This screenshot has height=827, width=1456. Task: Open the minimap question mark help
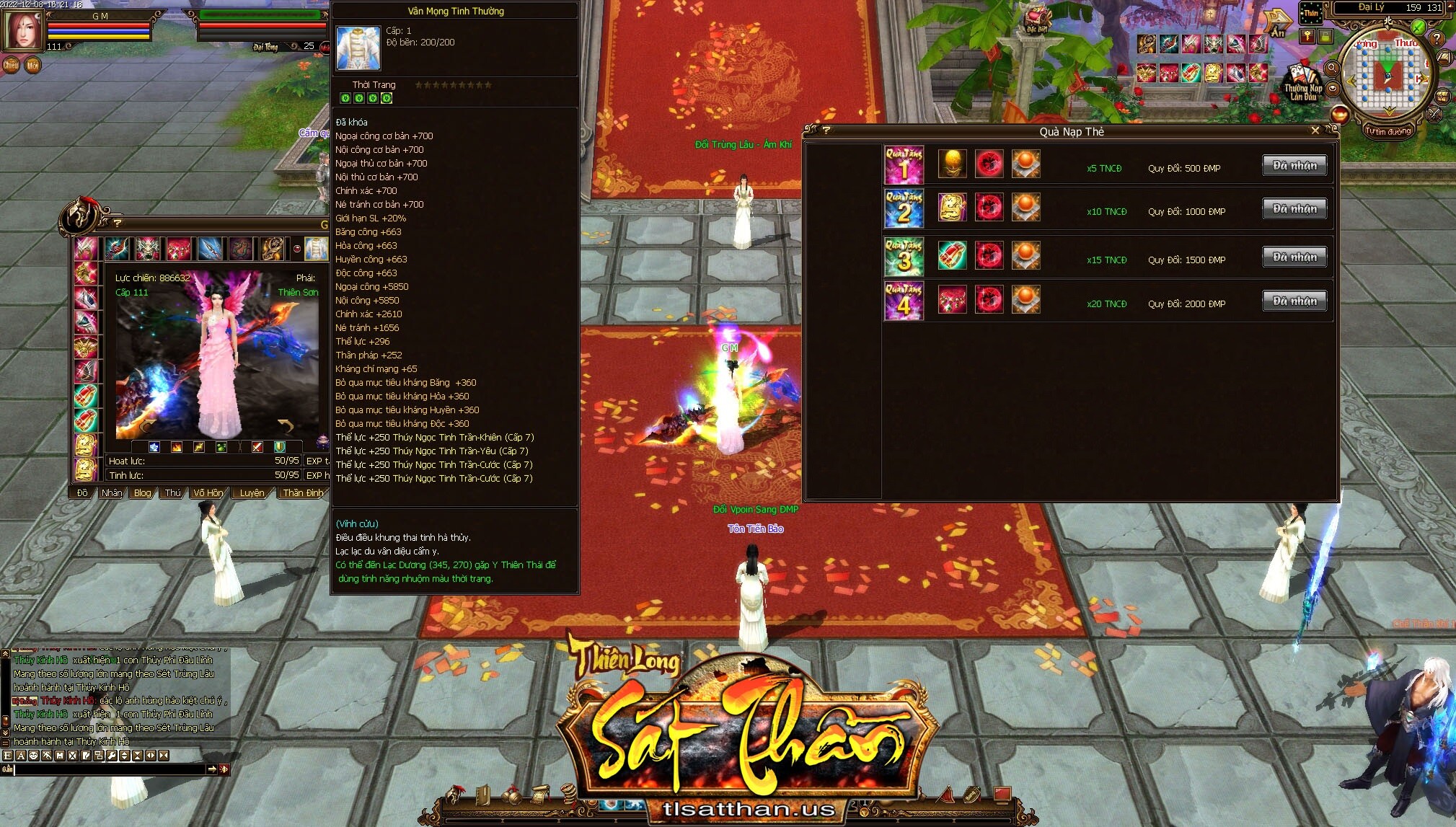[x=1437, y=39]
